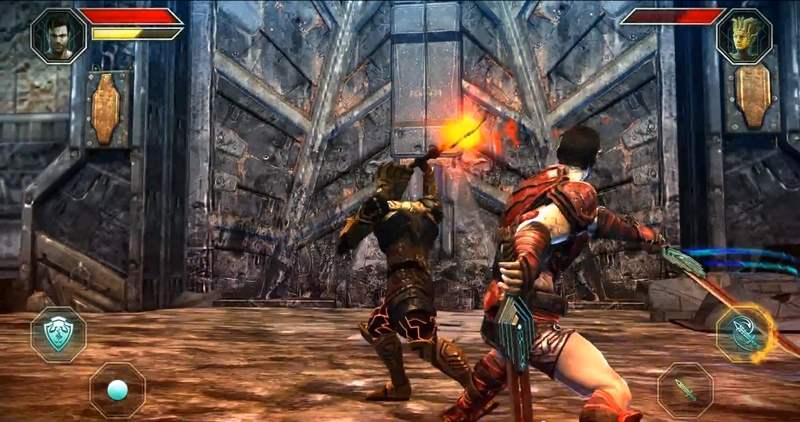
Task: Use the basic sword attack button
Action: pyautogui.click(x=685, y=389)
